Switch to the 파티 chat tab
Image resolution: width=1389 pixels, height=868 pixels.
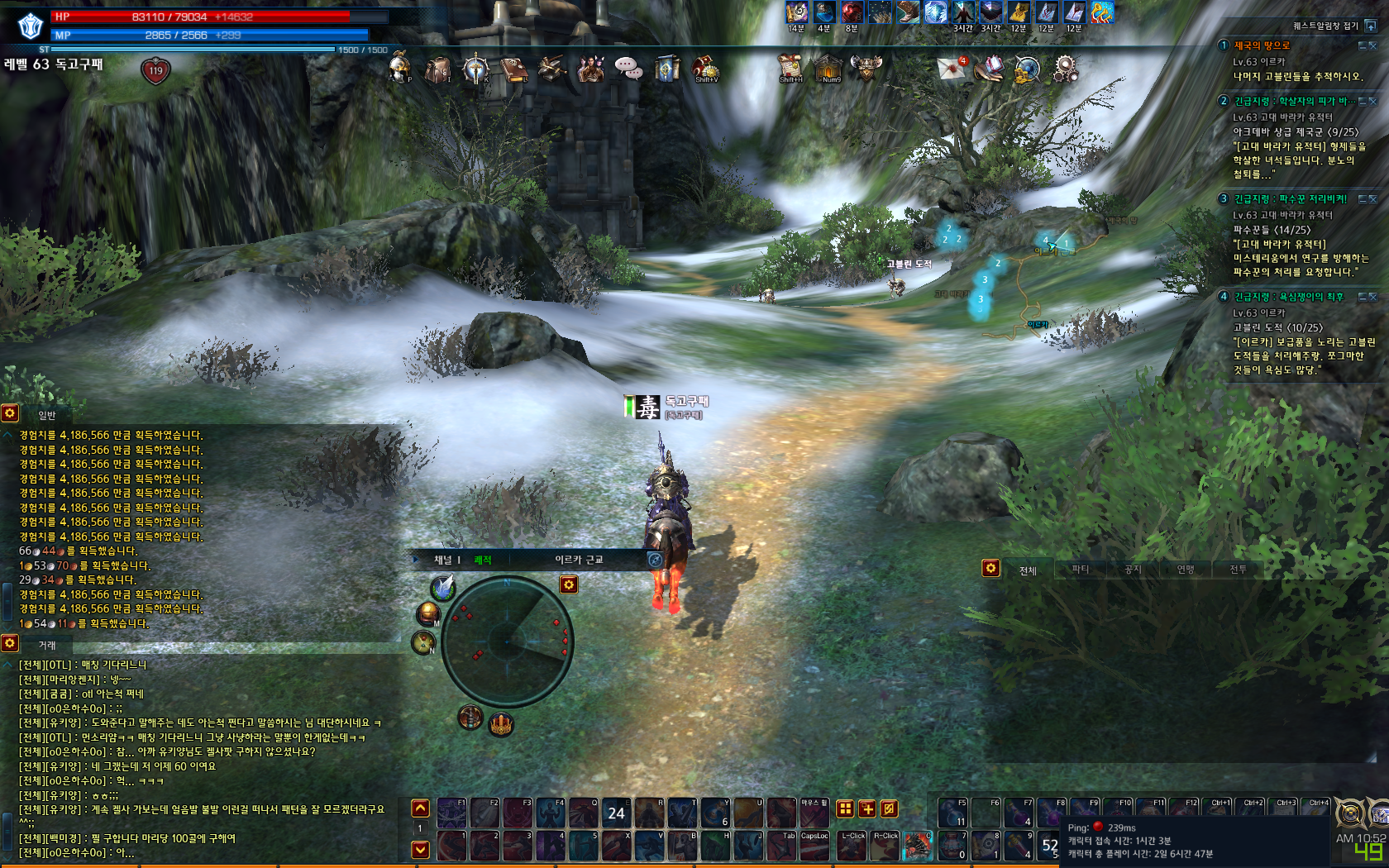[x=1081, y=570]
